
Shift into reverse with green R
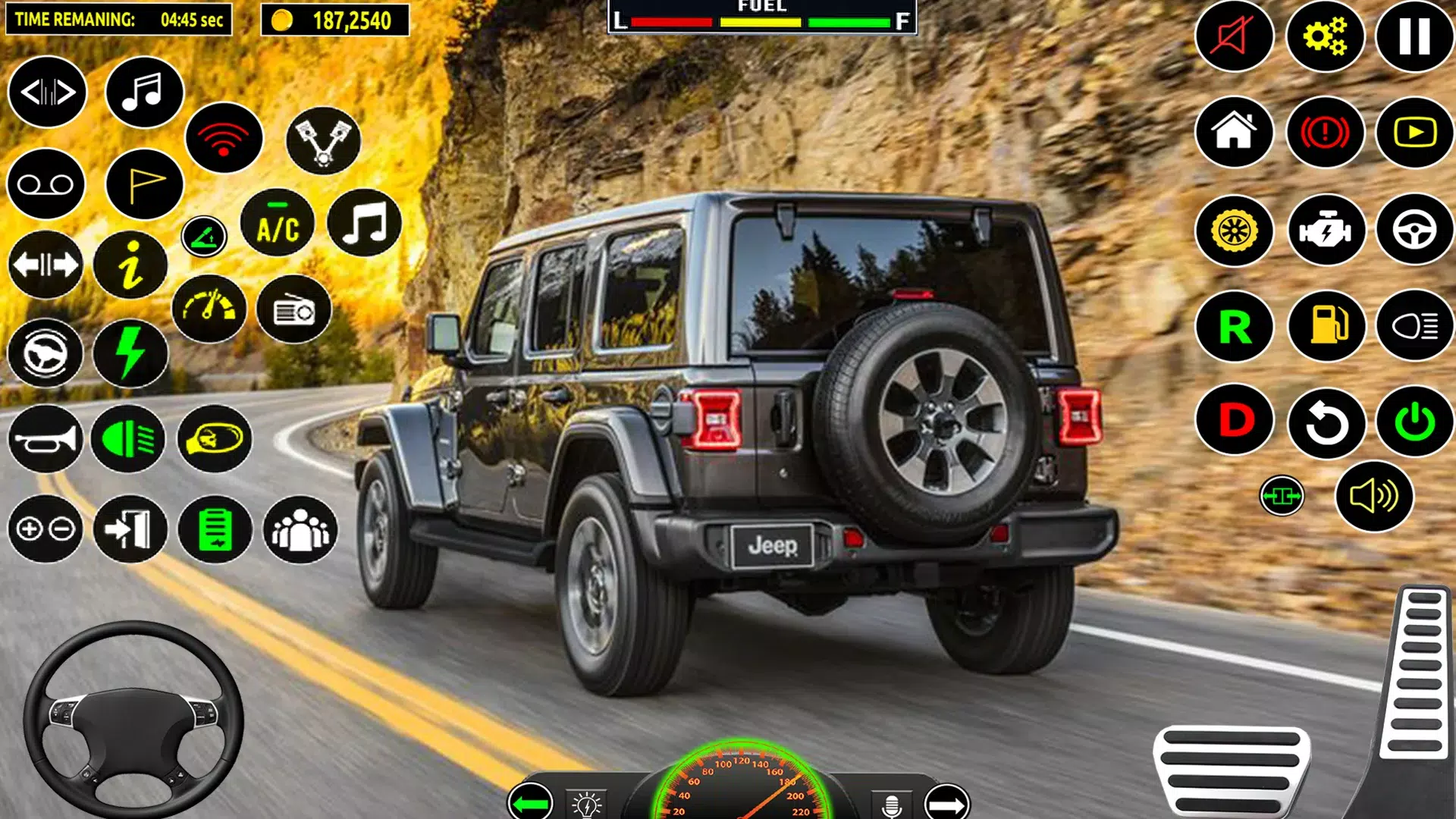tap(1235, 327)
